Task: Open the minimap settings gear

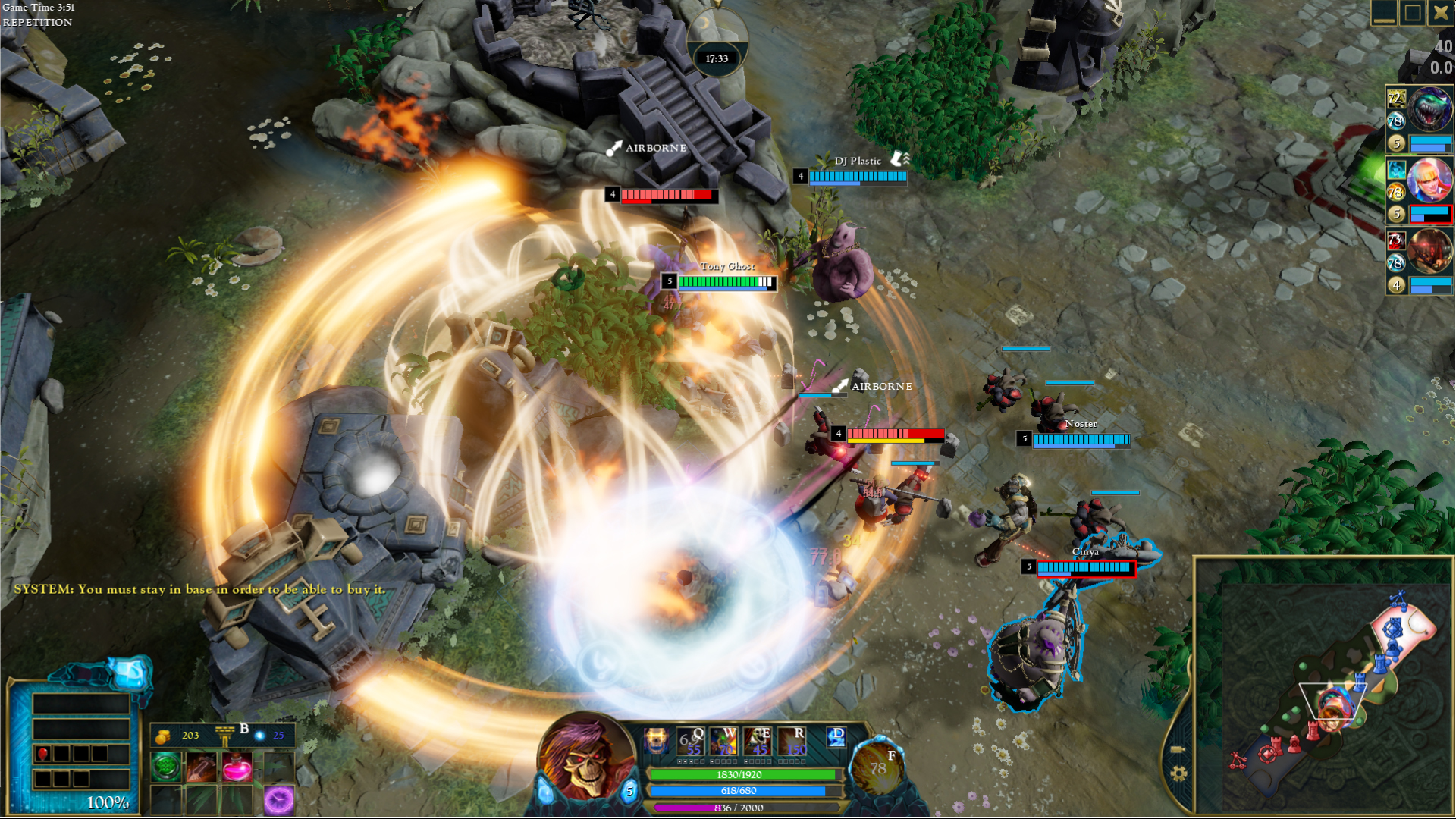Action: [x=1178, y=773]
